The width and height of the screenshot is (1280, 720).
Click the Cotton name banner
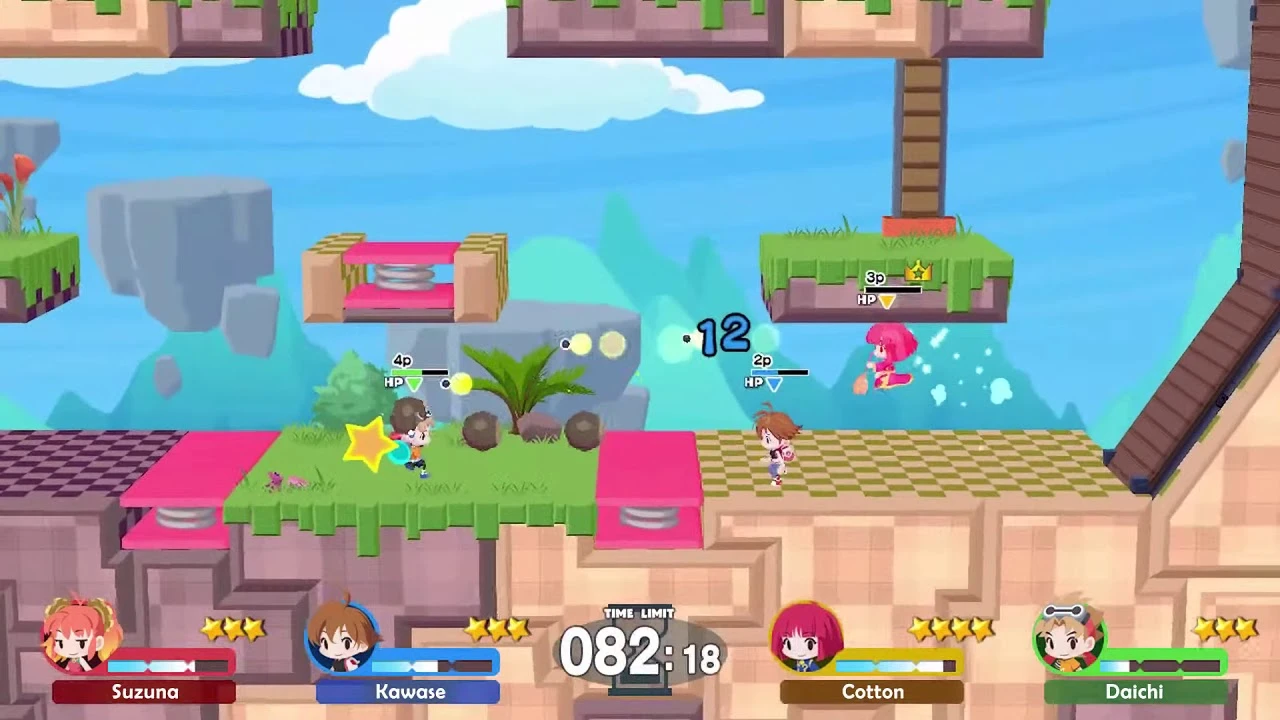pos(872,692)
